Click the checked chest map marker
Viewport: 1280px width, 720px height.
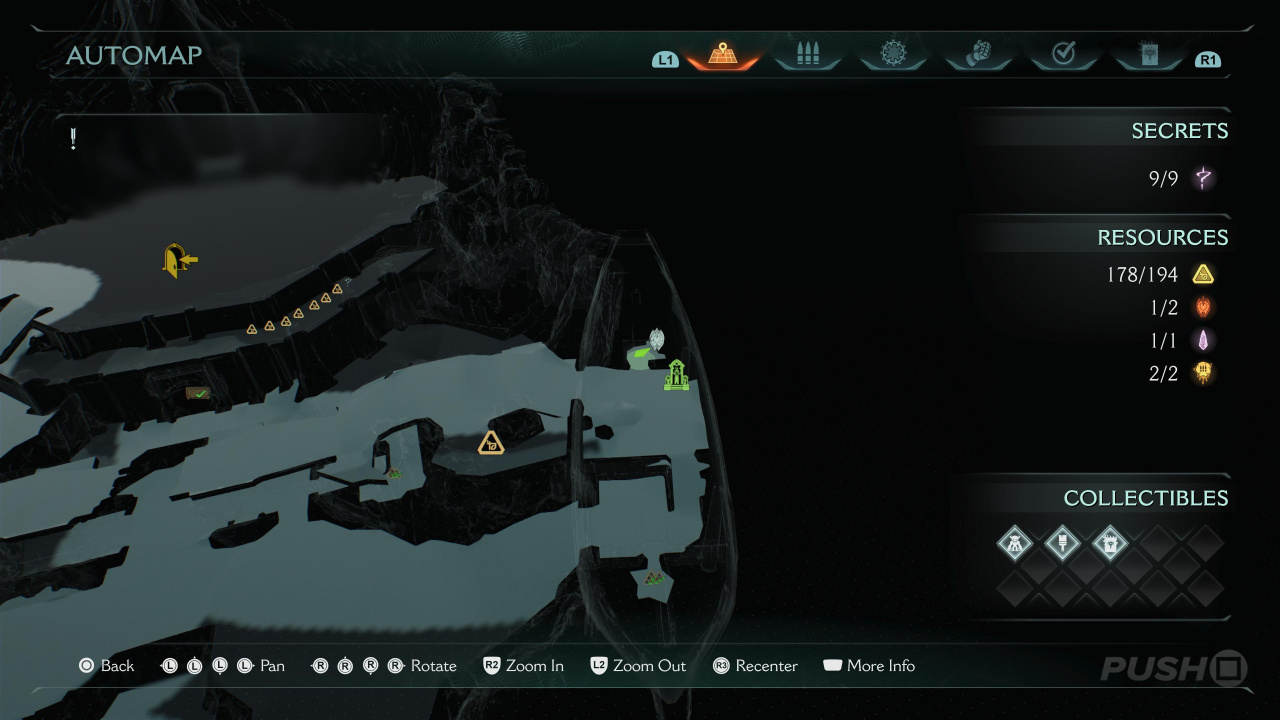pyautogui.click(x=197, y=394)
